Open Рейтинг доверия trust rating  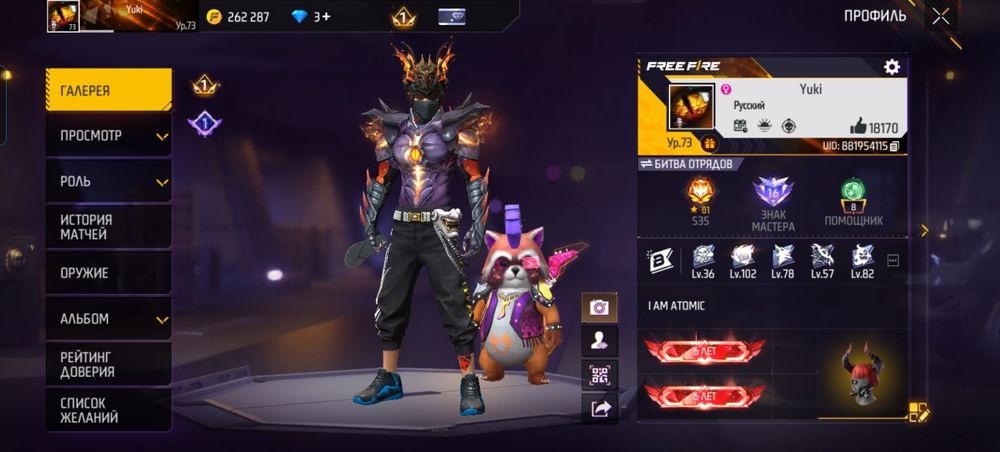[x=108, y=364]
